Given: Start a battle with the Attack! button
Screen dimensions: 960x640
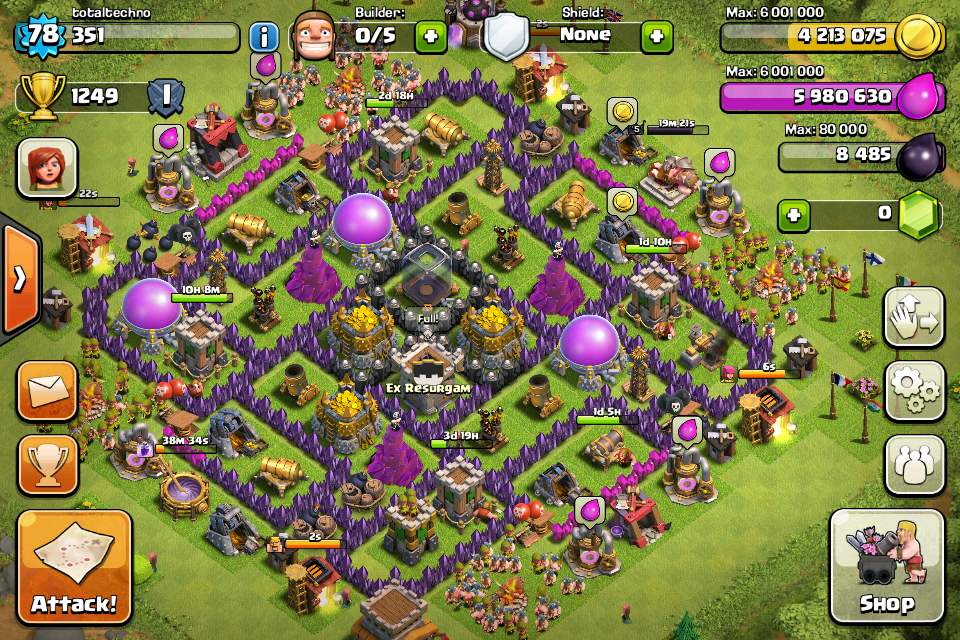Looking at the screenshot, I should 74,568.
